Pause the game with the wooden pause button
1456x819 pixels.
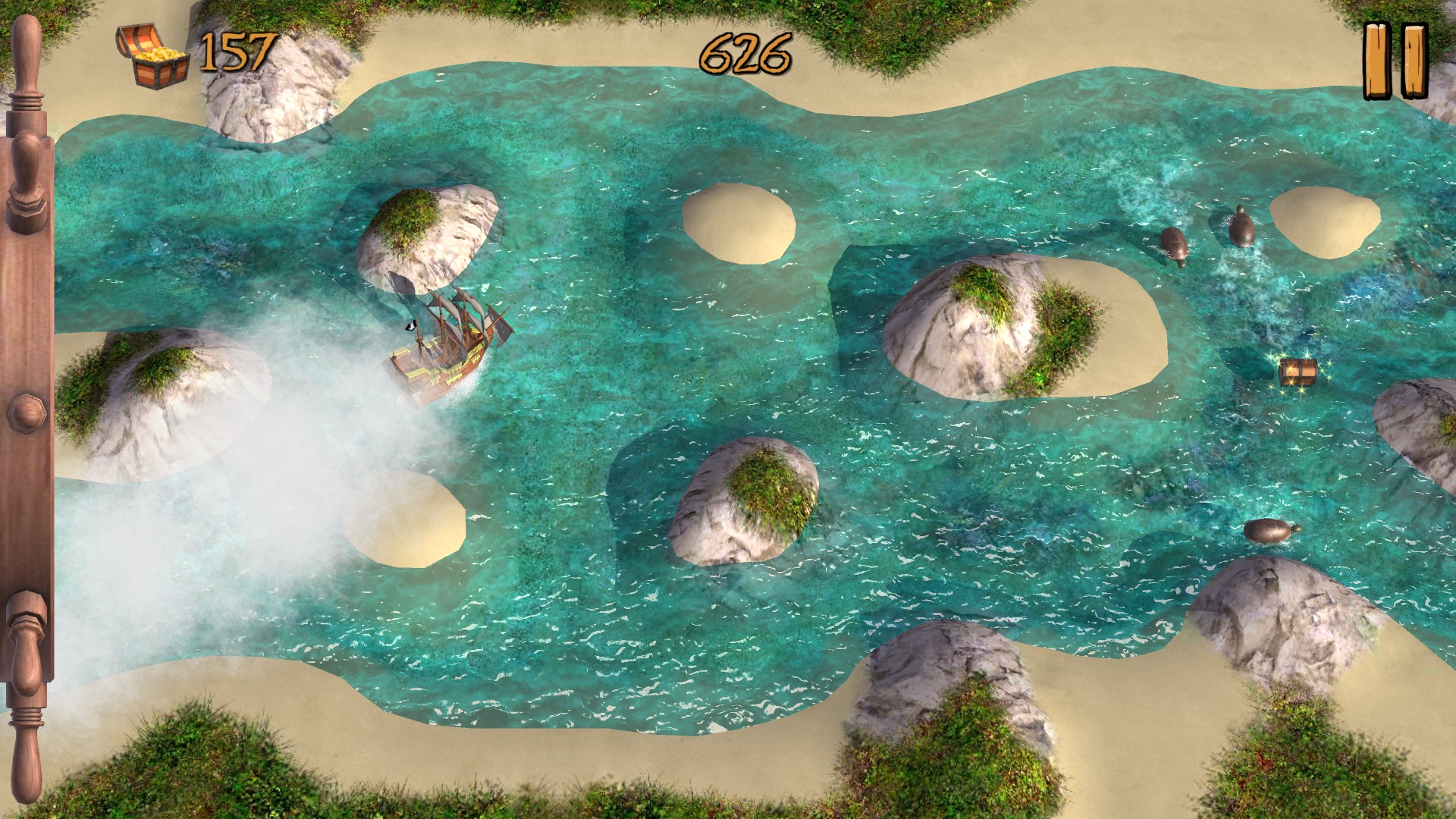(x=1395, y=61)
